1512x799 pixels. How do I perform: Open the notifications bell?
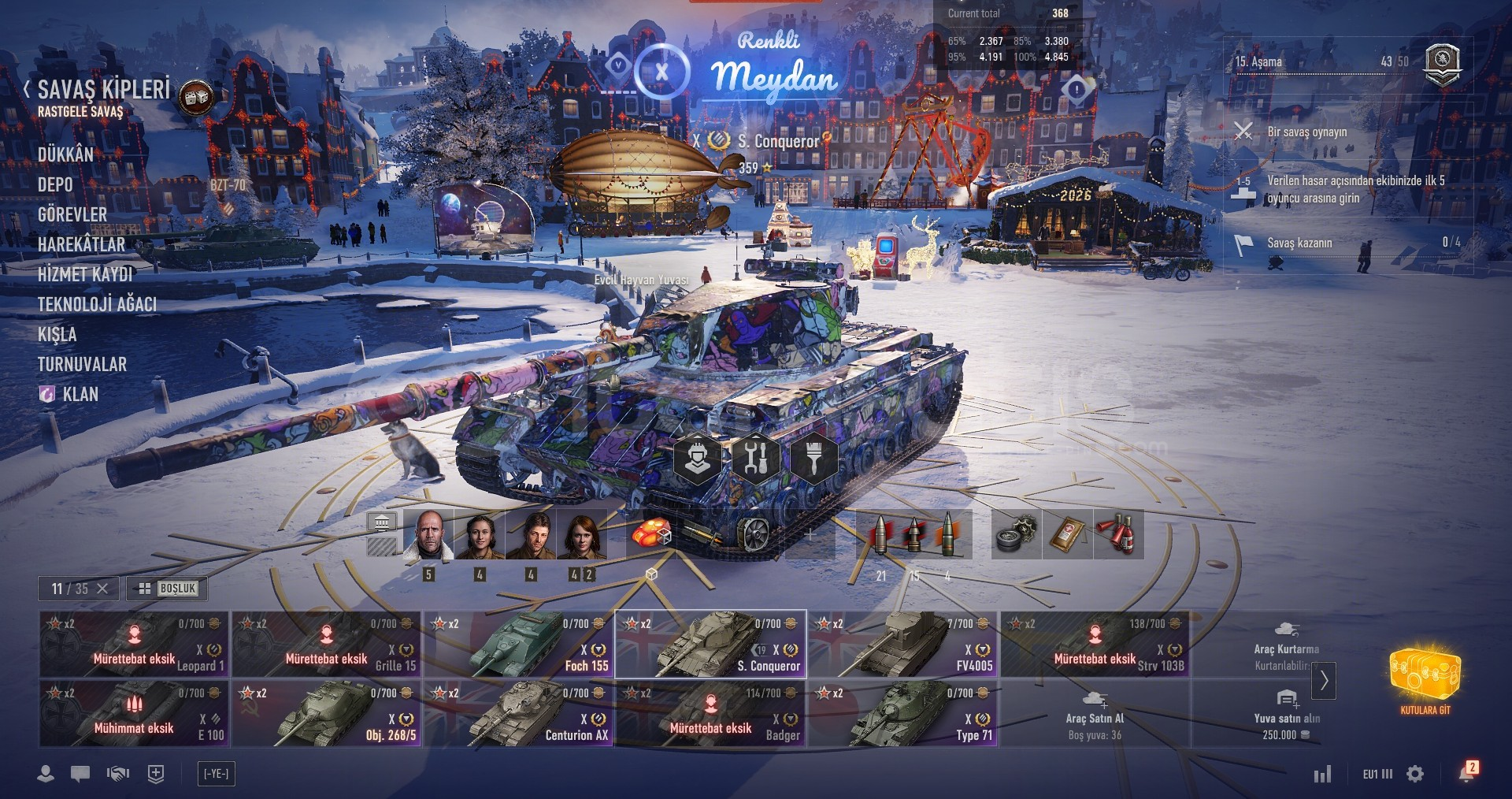click(x=1466, y=773)
